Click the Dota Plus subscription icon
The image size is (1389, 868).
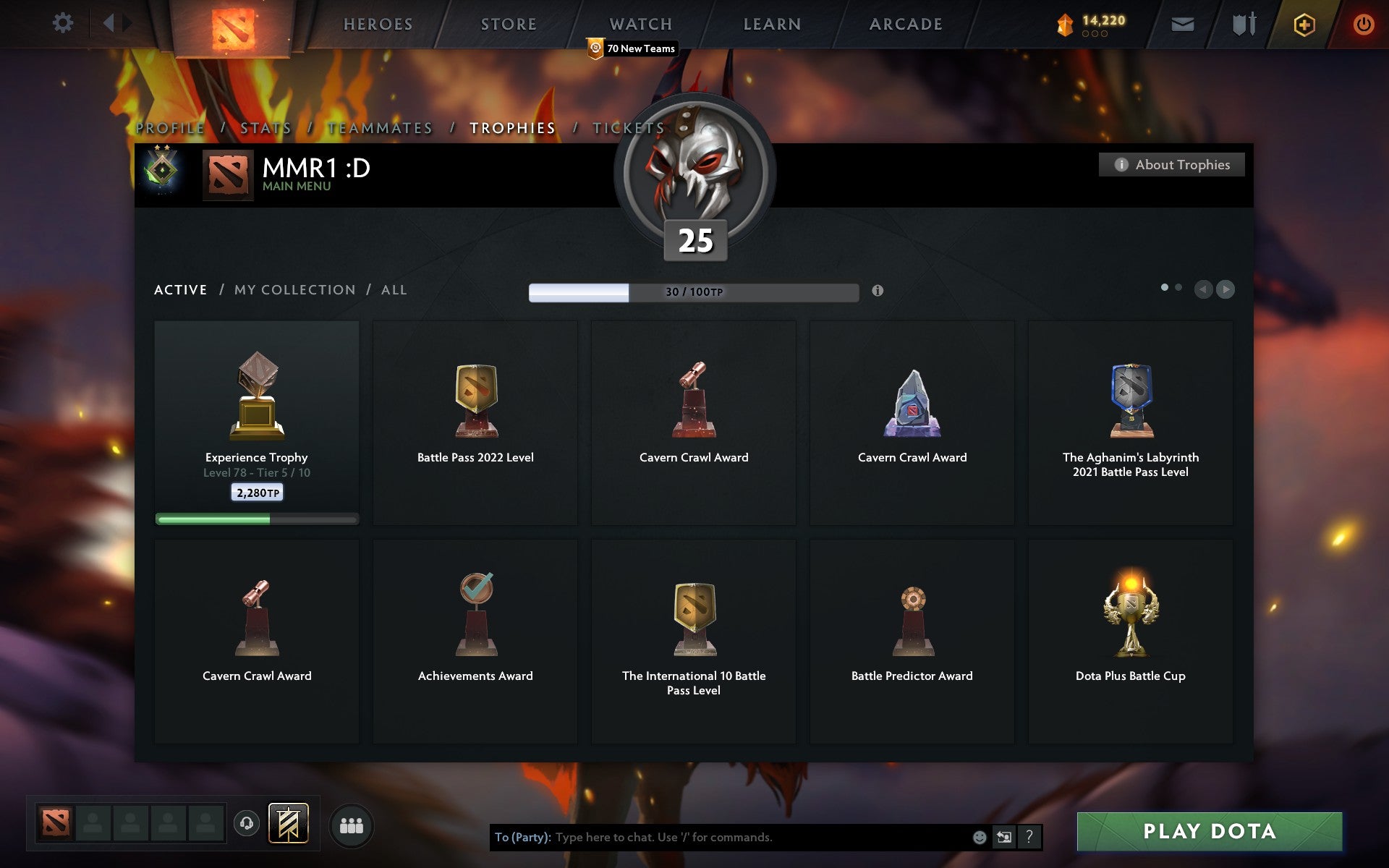point(1303,24)
